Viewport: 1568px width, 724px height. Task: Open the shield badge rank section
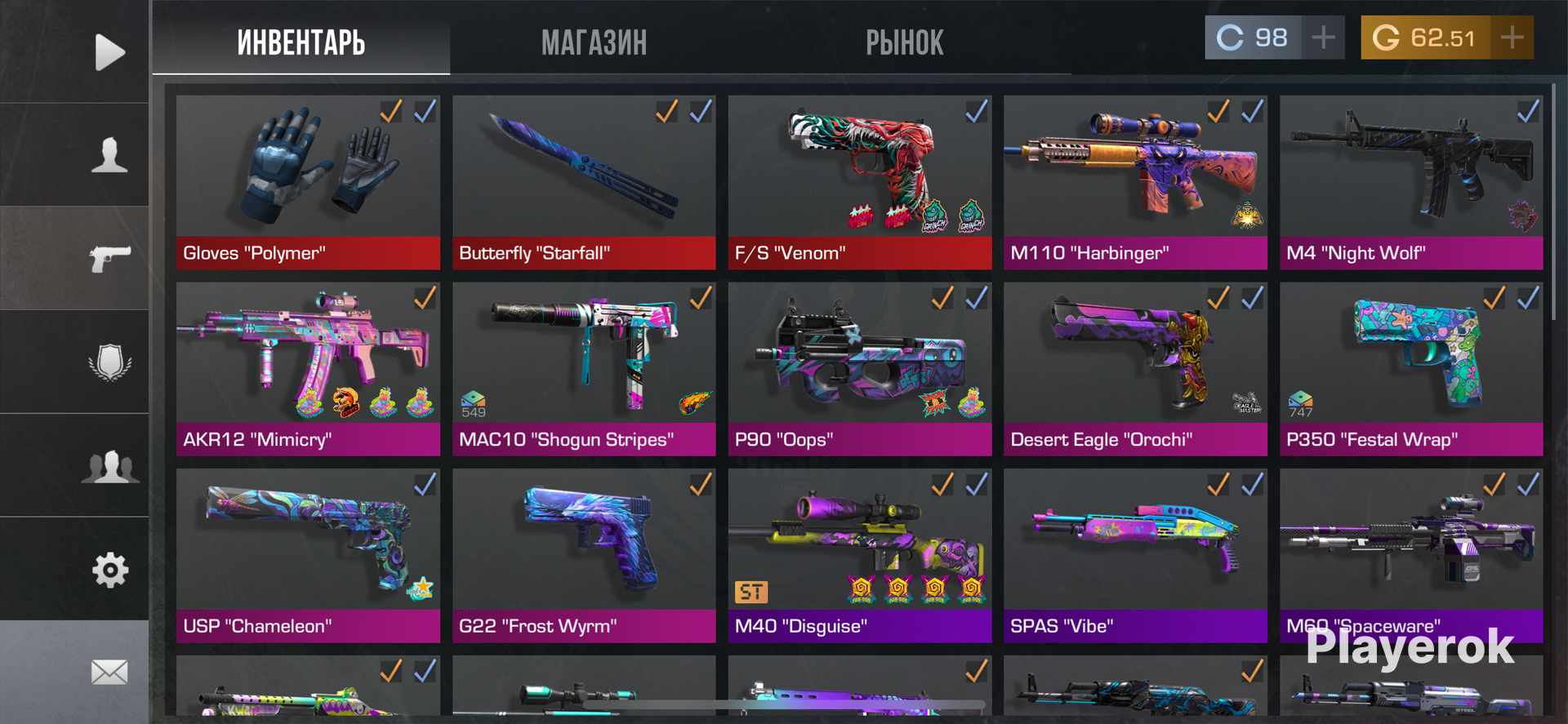click(109, 362)
